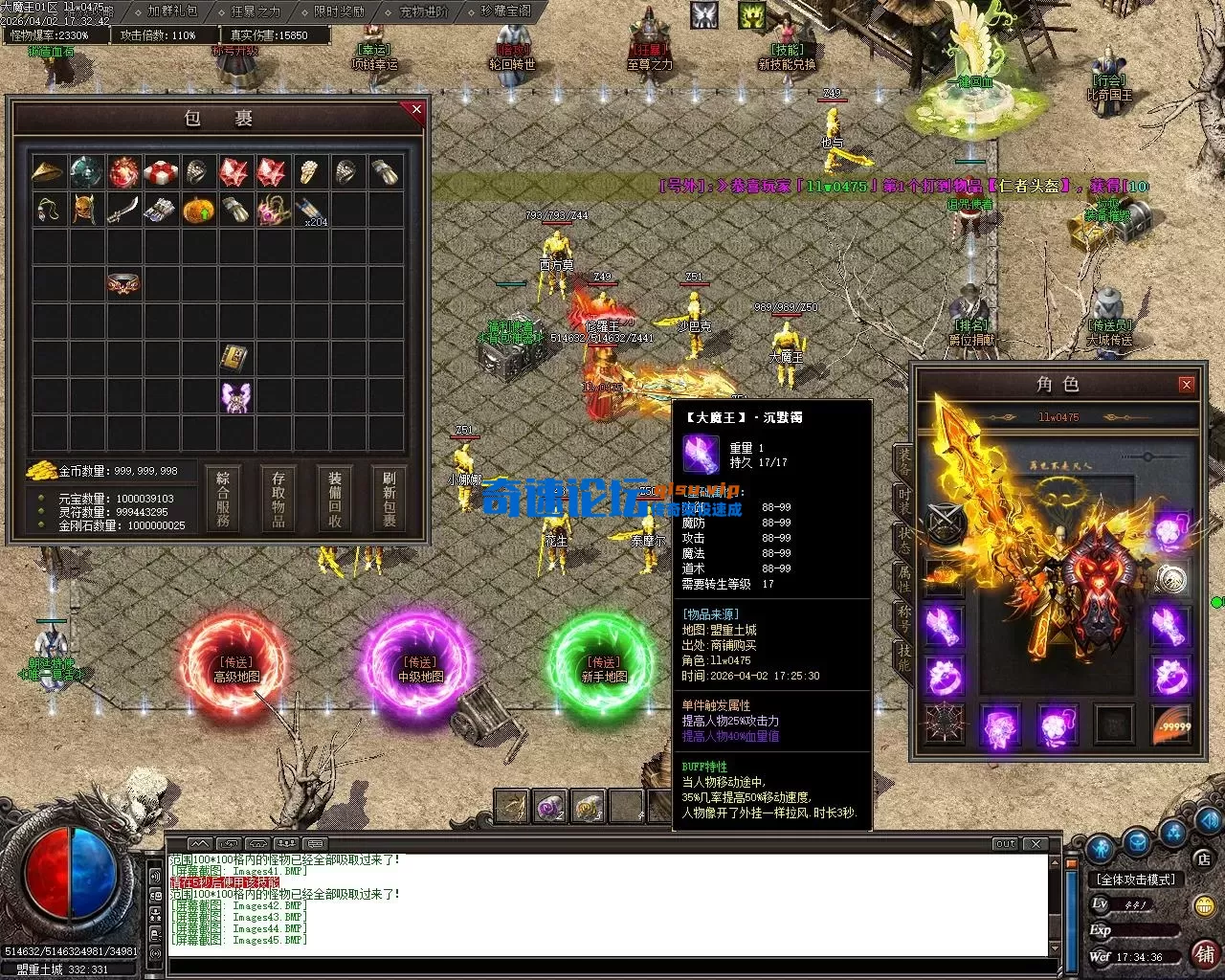Select the white-and-red gift box item
Image resolution: width=1225 pixels, height=980 pixels.
(161, 173)
